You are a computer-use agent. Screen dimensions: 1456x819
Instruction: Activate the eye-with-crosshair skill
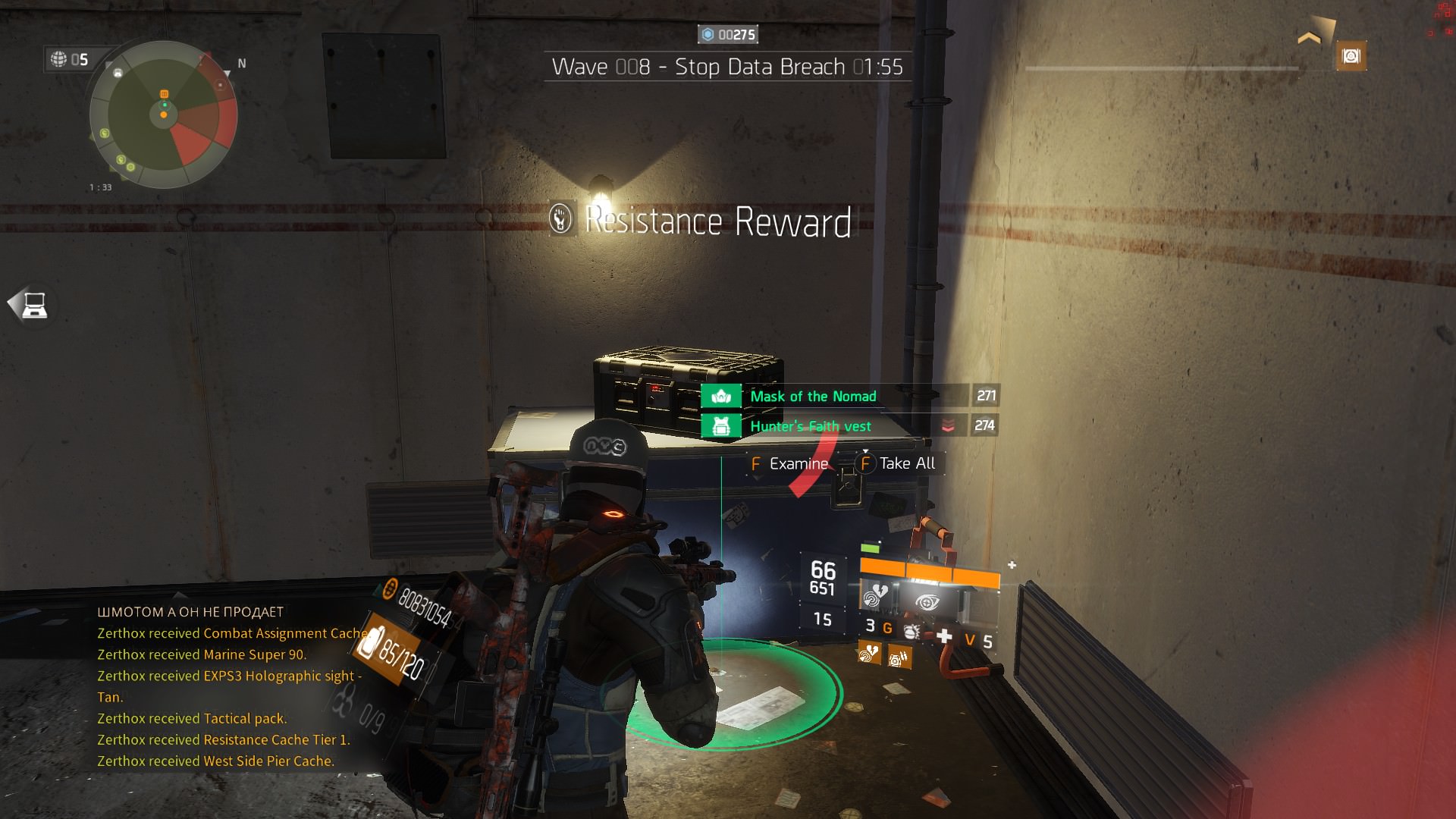pos(927,602)
